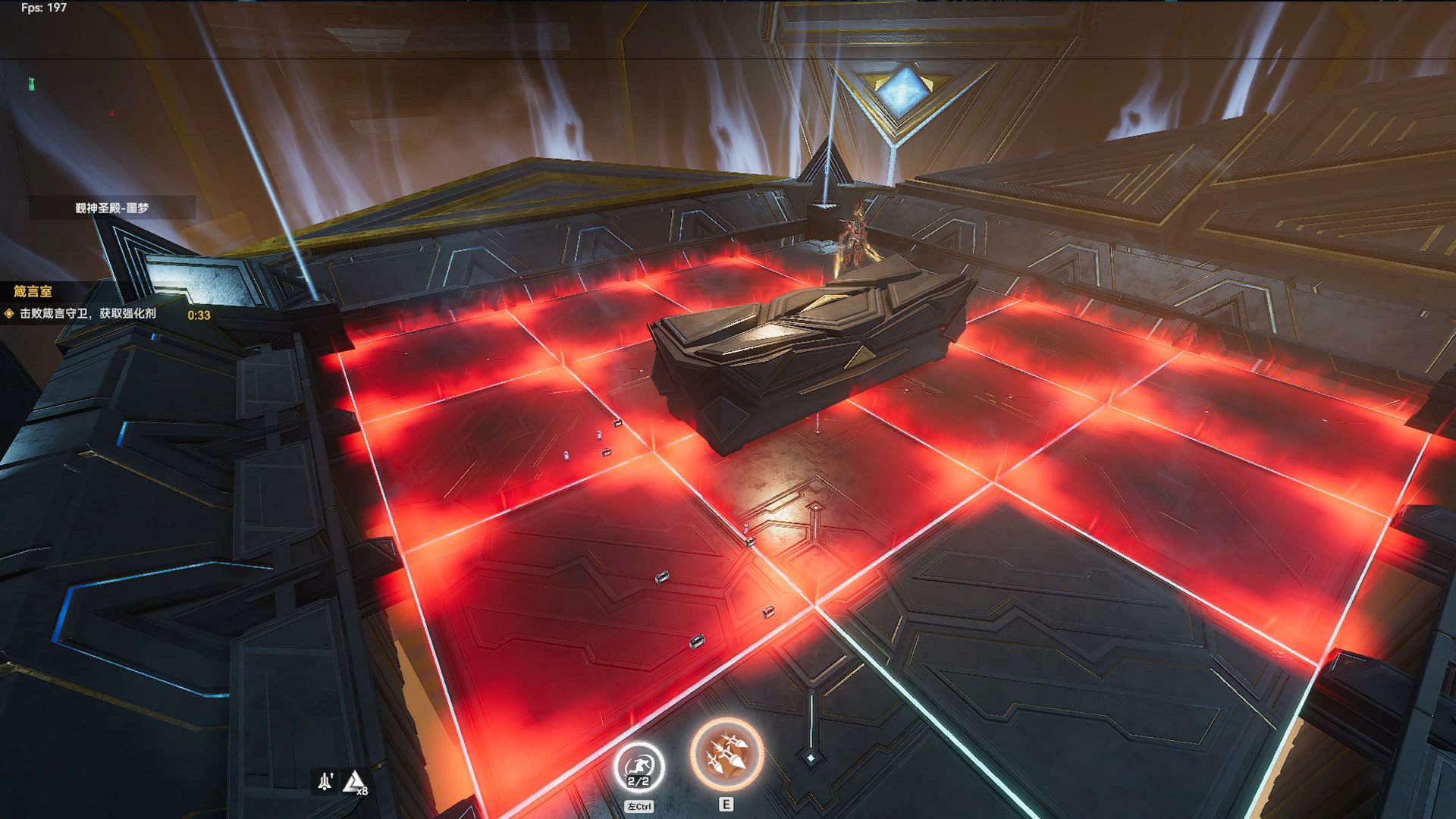This screenshot has height=819, width=1456.
Task: Click the white triangle x8 resource icon
Action: coord(353,781)
